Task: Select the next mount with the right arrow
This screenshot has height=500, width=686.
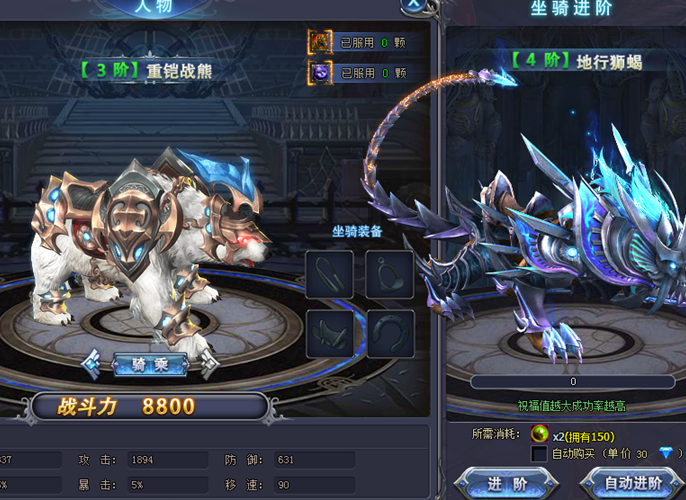Action: 208,365
